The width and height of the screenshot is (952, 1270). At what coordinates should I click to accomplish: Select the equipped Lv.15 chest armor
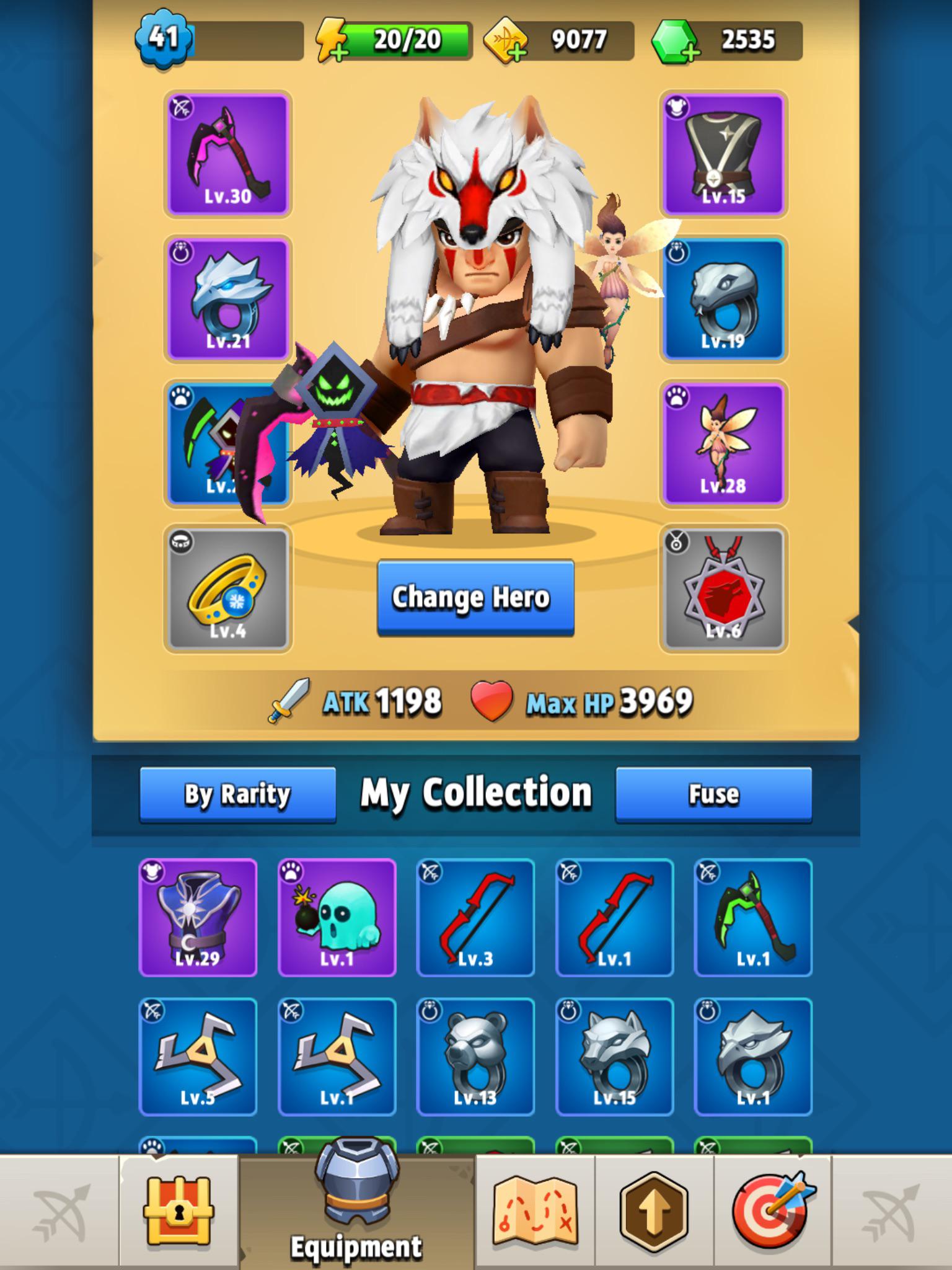pos(723,153)
